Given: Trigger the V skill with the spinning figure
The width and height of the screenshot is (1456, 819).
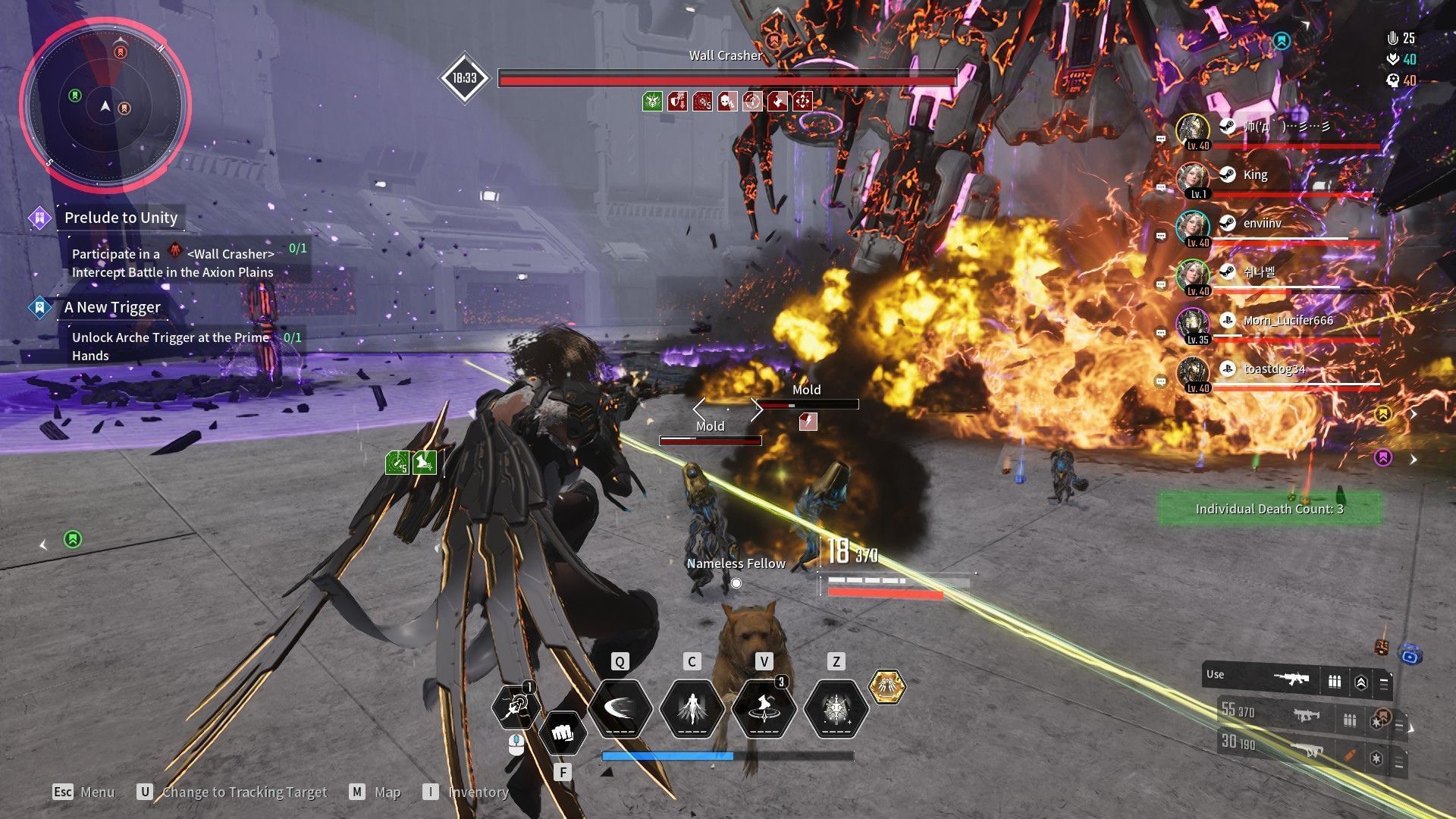Looking at the screenshot, I should pyautogui.click(x=764, y=709).
